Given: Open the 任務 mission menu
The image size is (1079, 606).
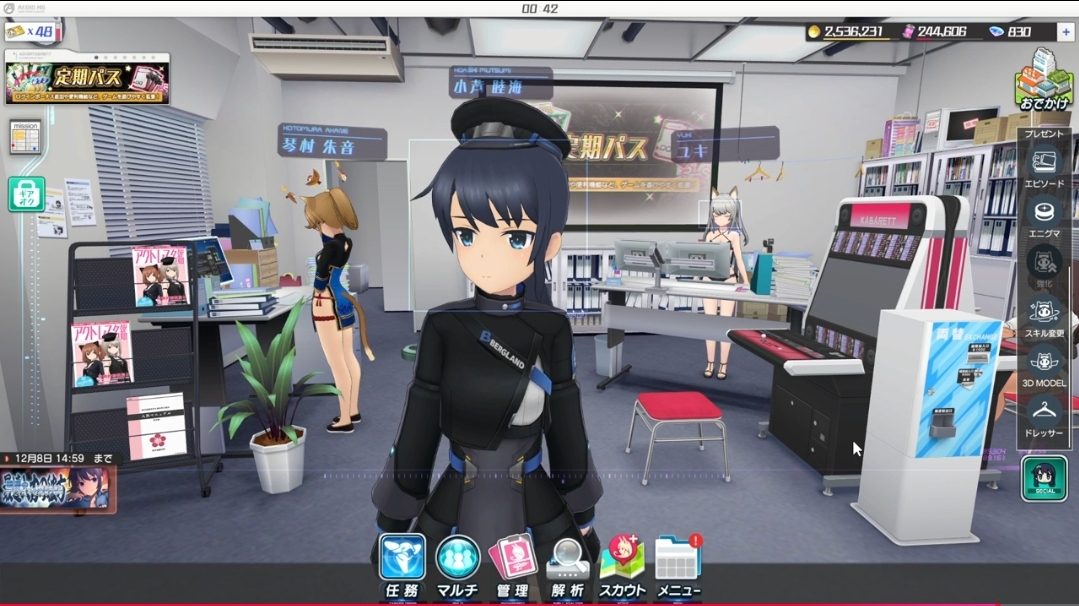Looking at the screenshot, I should [401, 564].
